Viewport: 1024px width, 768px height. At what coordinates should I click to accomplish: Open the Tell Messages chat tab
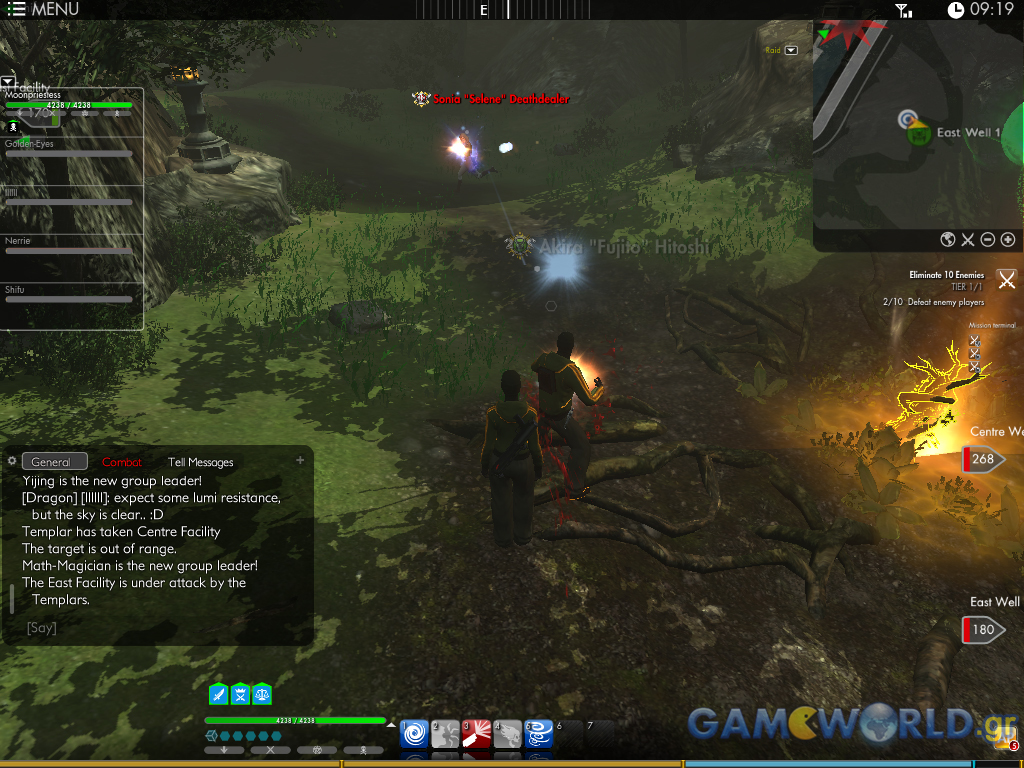point(200,462)
